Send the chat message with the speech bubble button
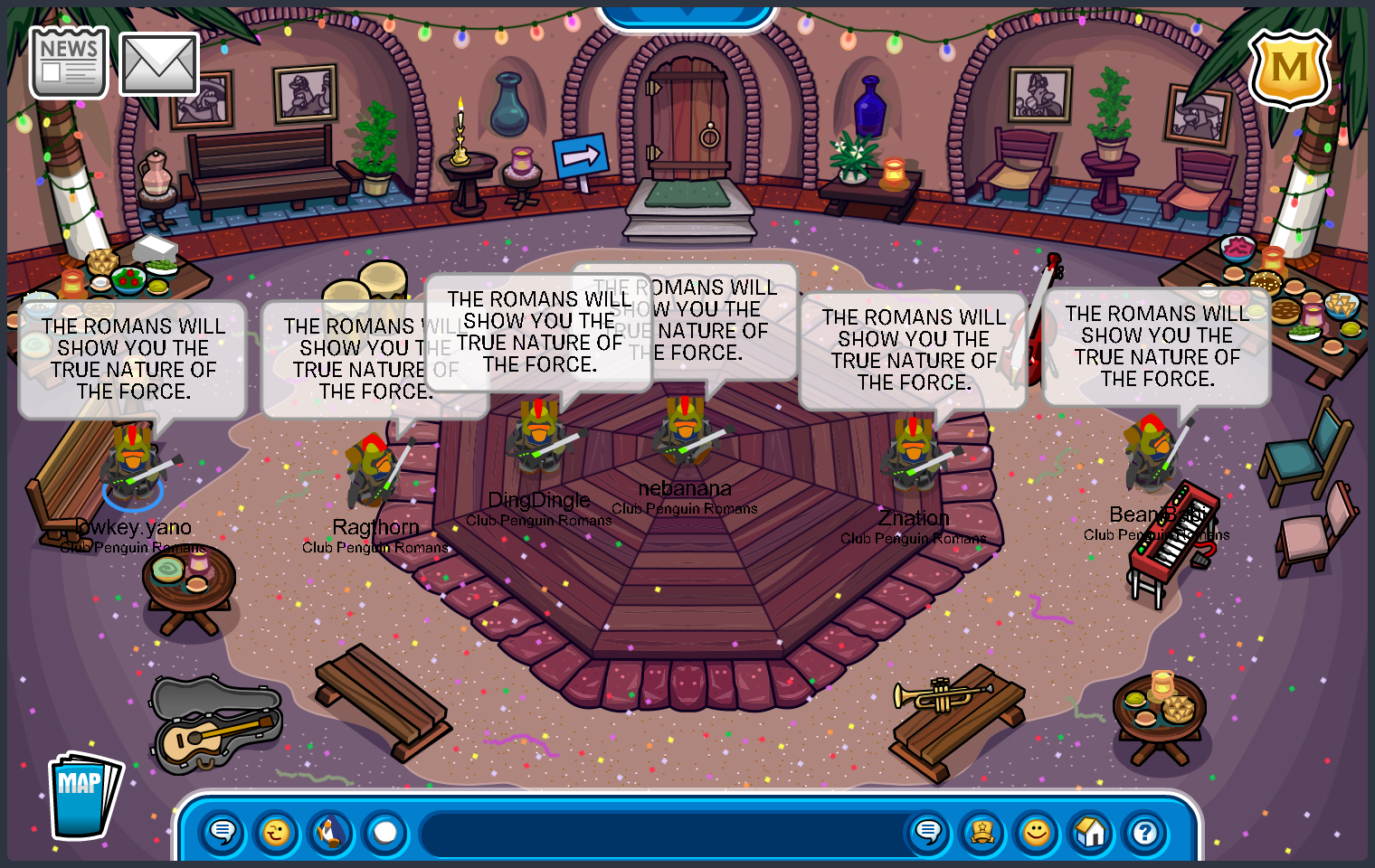 point(928,832)
